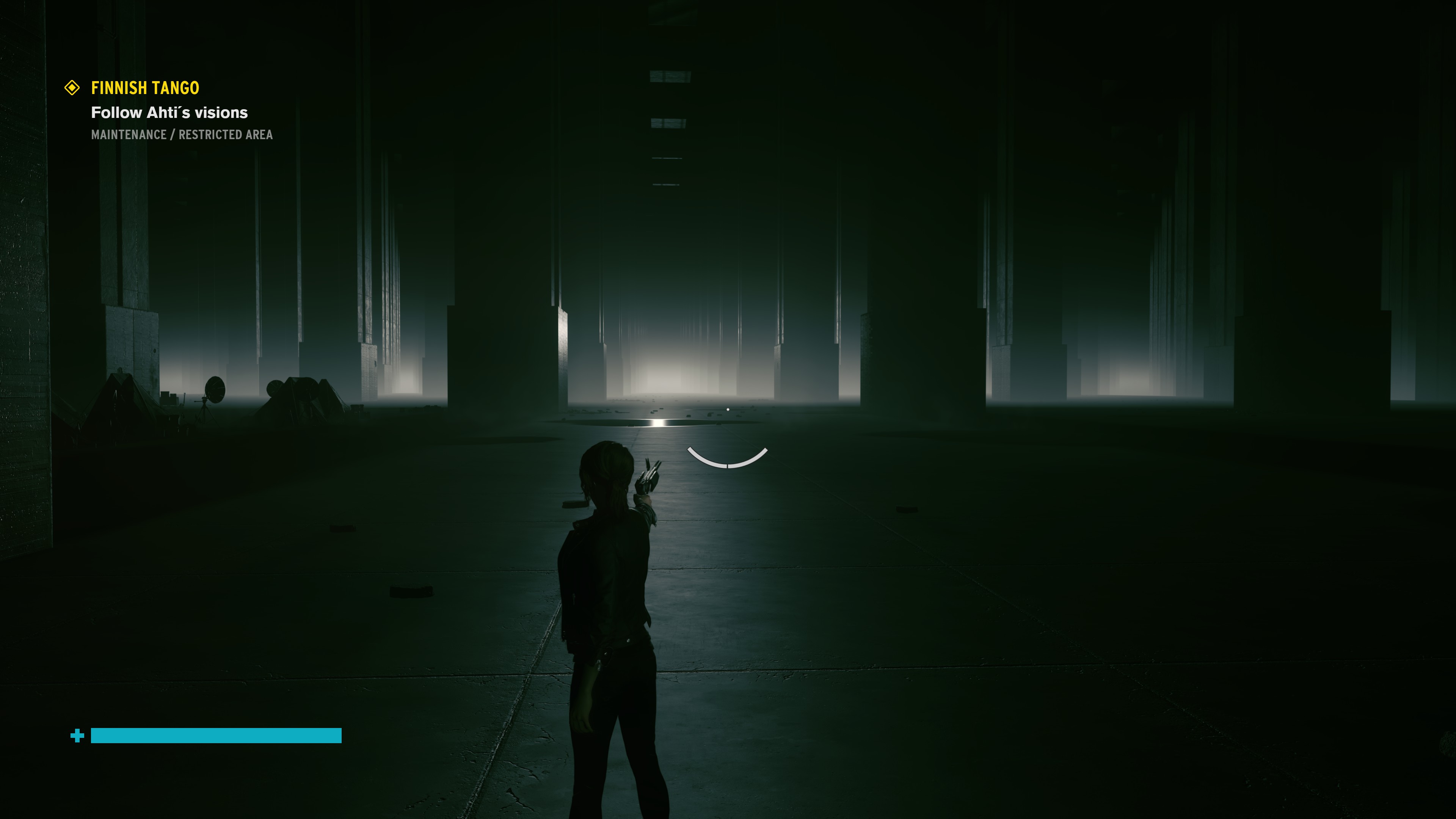Click the yellow diamond mission marker icon
The height and width of the screenshot is (819, 1456).
coord(72,88)
